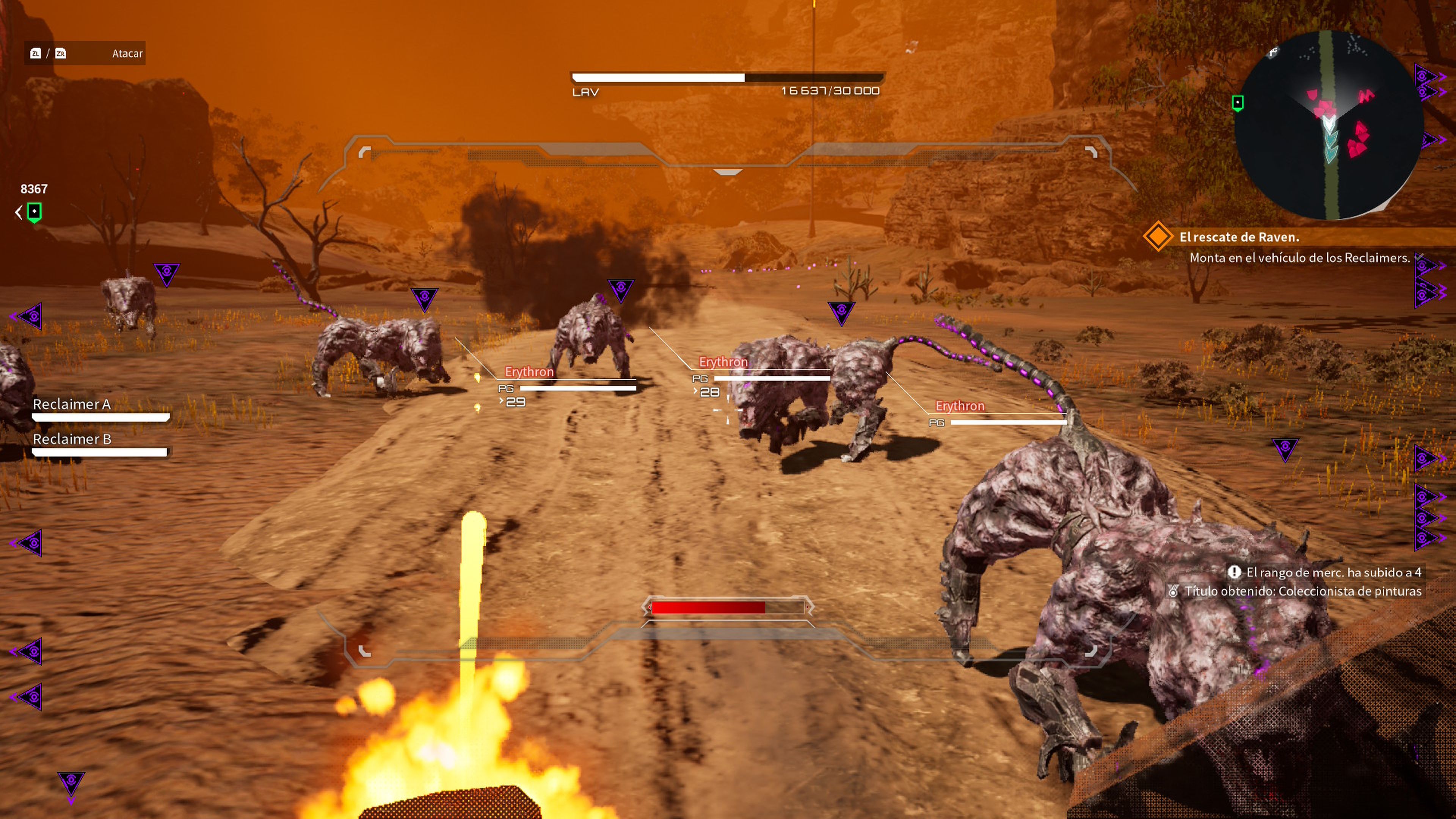1456x819 pixels.
Task: Click the Reclaimer A party entry
Action: click(72, 405)
